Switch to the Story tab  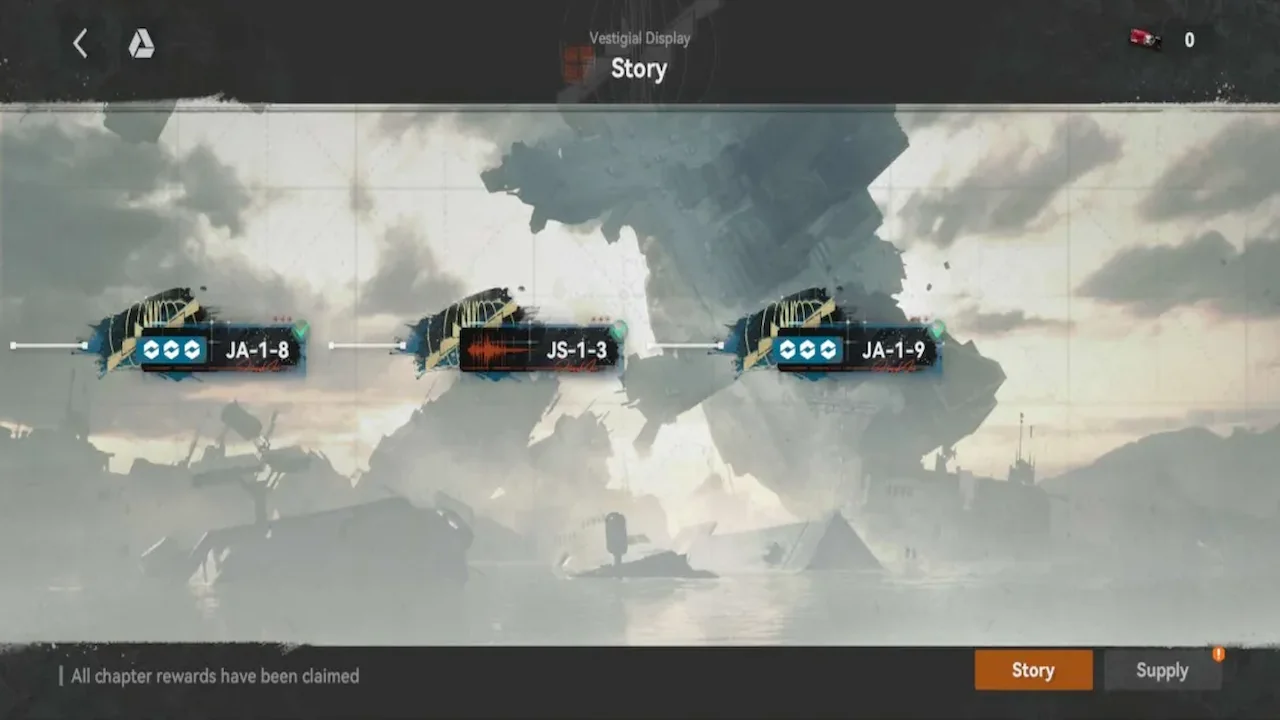click(1033, 670)
